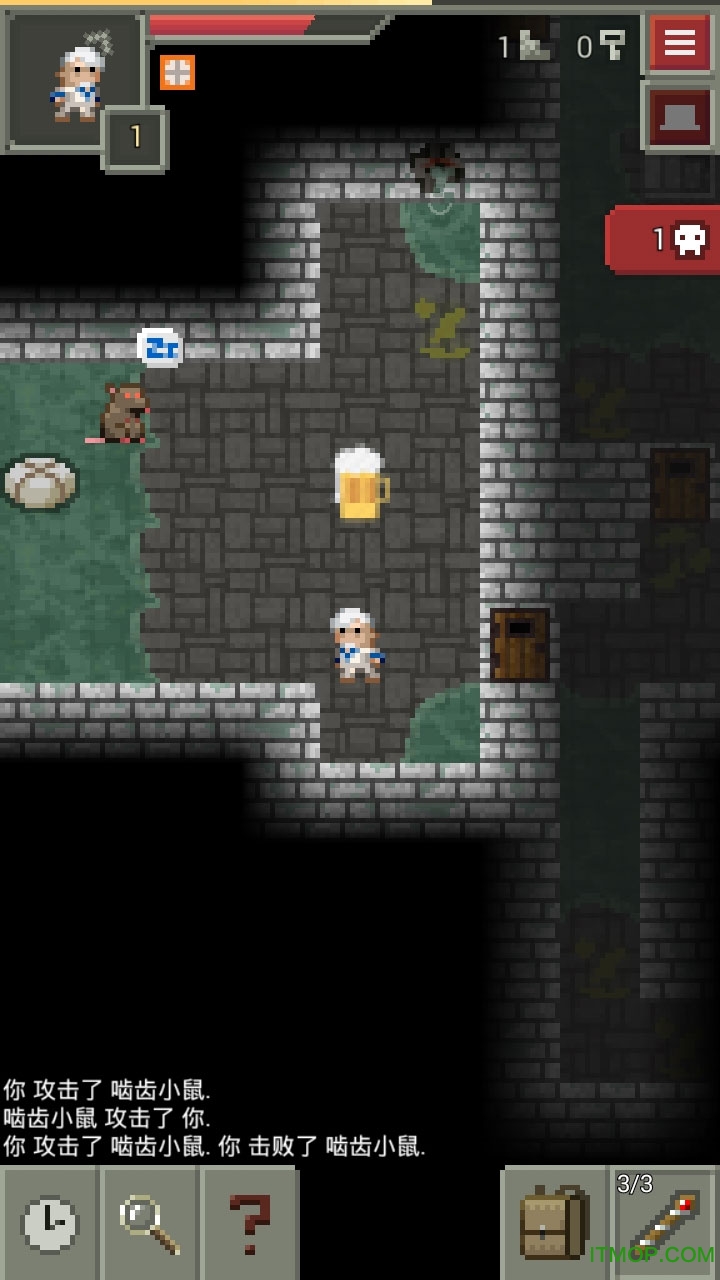Open the red hamburger menu button
This screenshot has width=720, height=1280.
coord(680,43)
